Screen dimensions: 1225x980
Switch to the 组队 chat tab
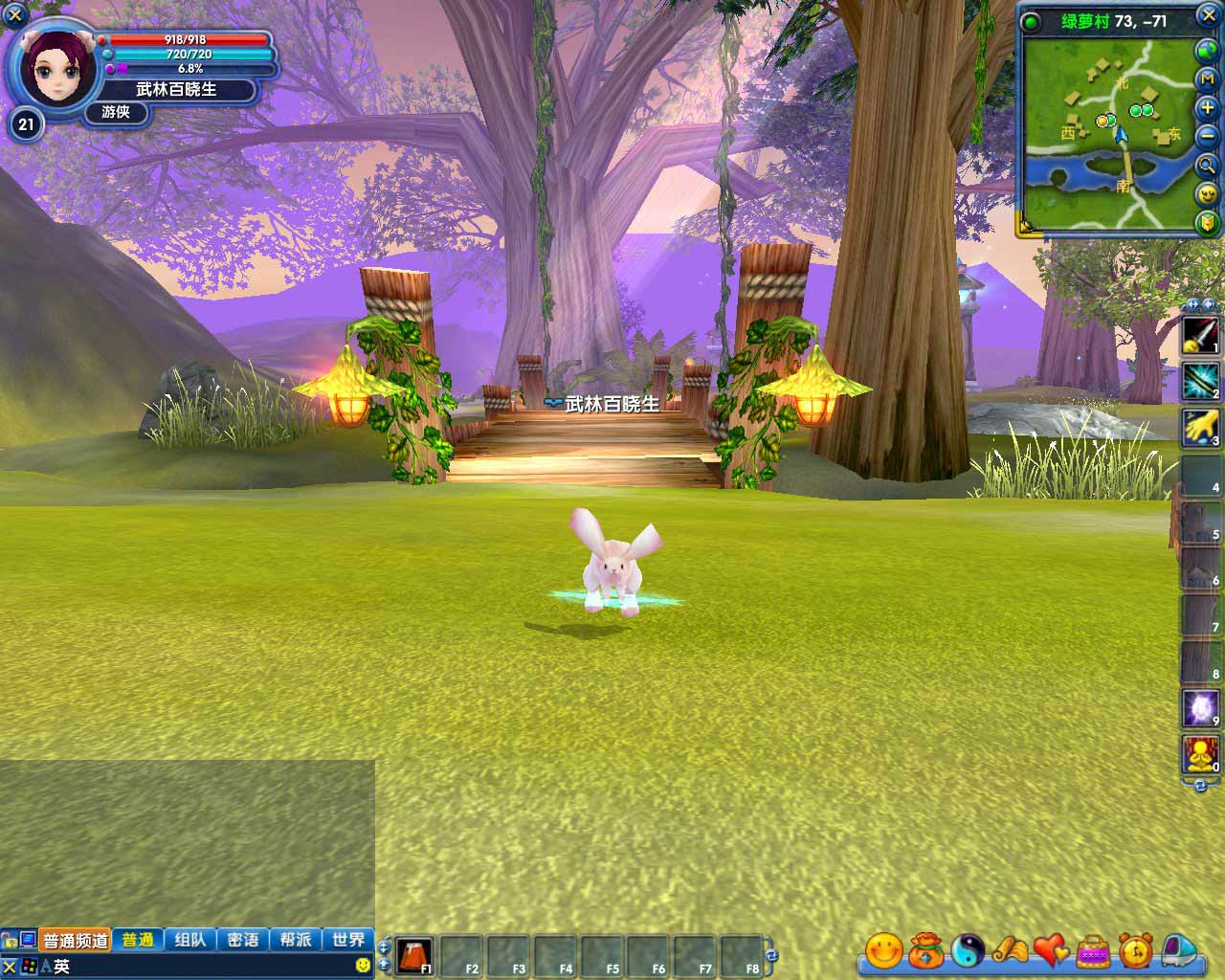pyautogui.click(x=190, y=940)
